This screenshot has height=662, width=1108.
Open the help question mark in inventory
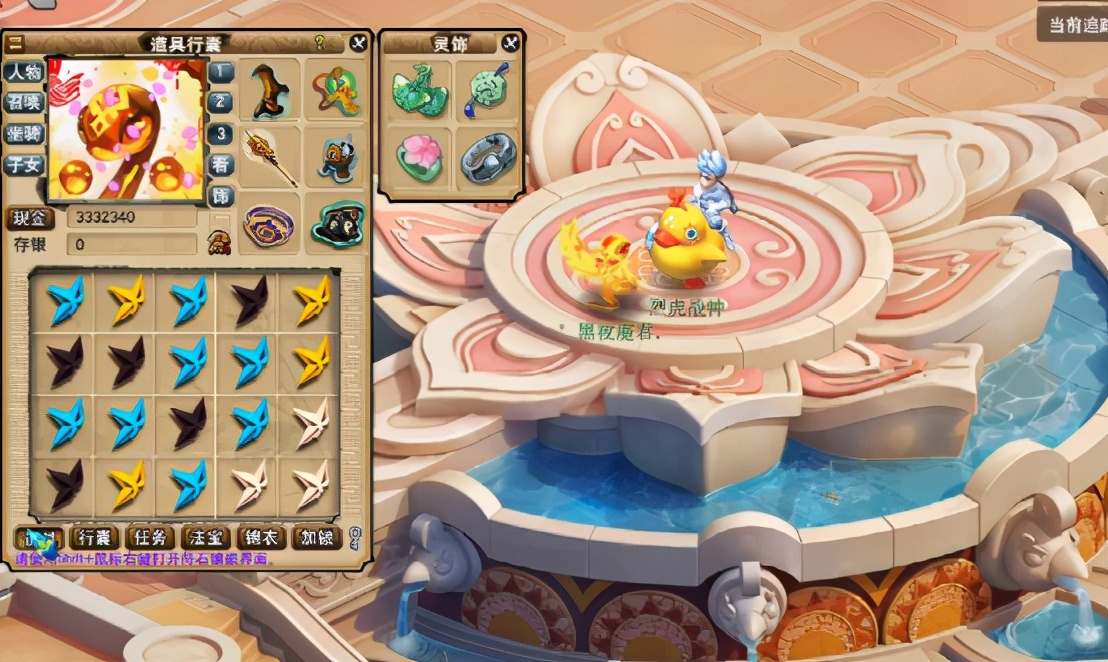pyautogui.click(x=320, y=43)
